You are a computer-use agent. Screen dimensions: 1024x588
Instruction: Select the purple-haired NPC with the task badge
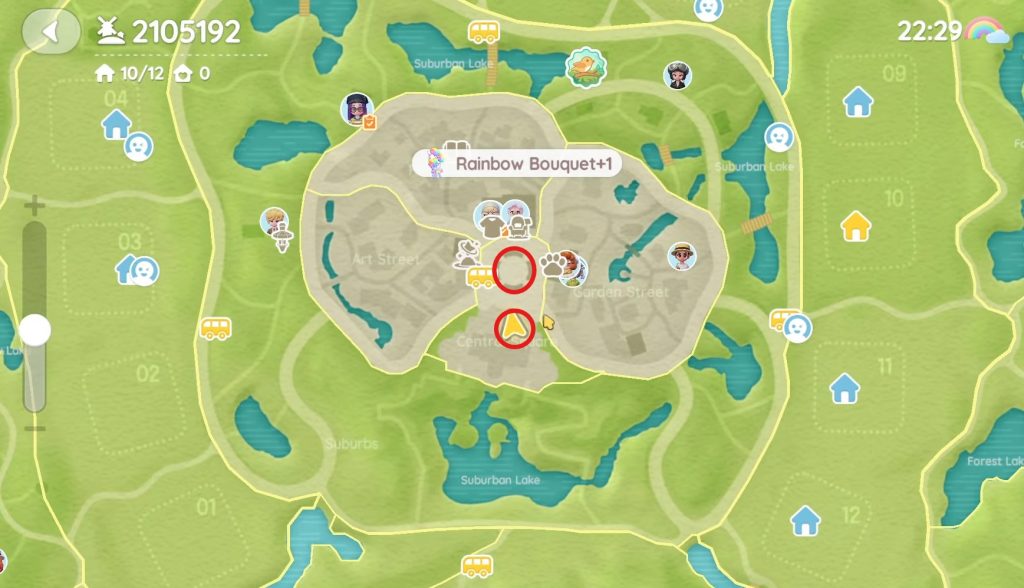click(x=358, y=109)
